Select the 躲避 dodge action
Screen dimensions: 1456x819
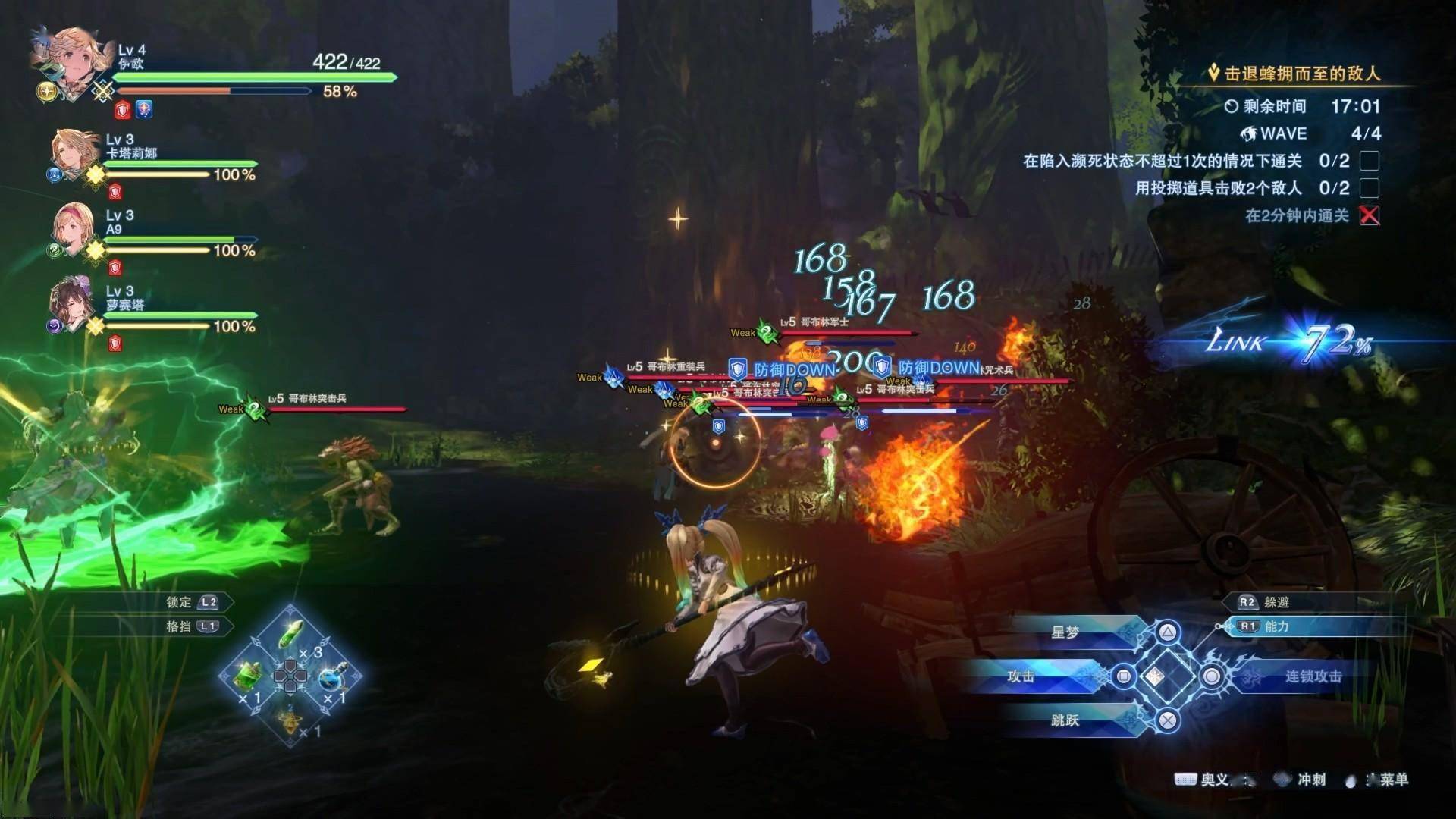click(1276, 602)
